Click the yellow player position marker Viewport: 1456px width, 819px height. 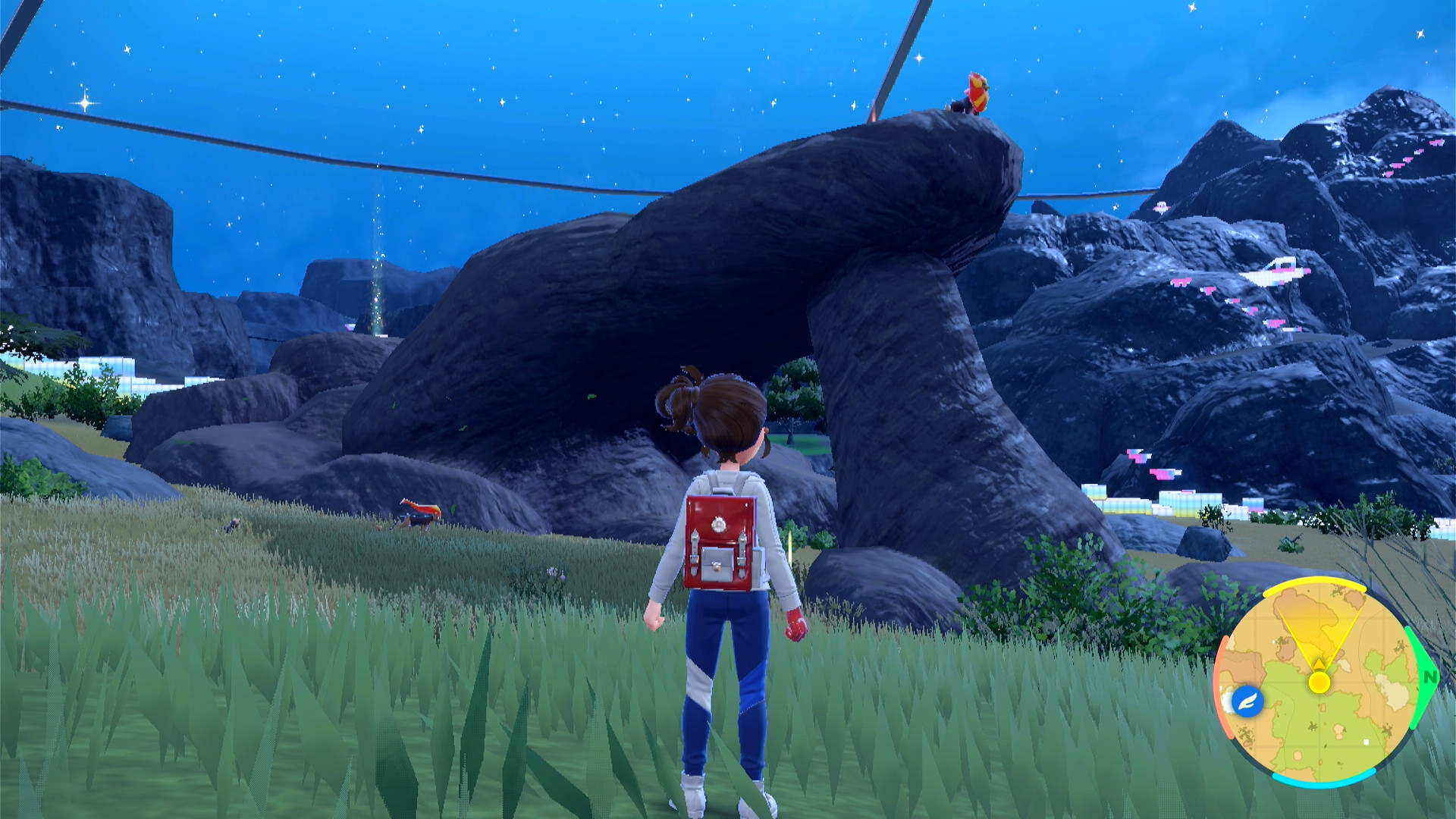click(1319, 682)
